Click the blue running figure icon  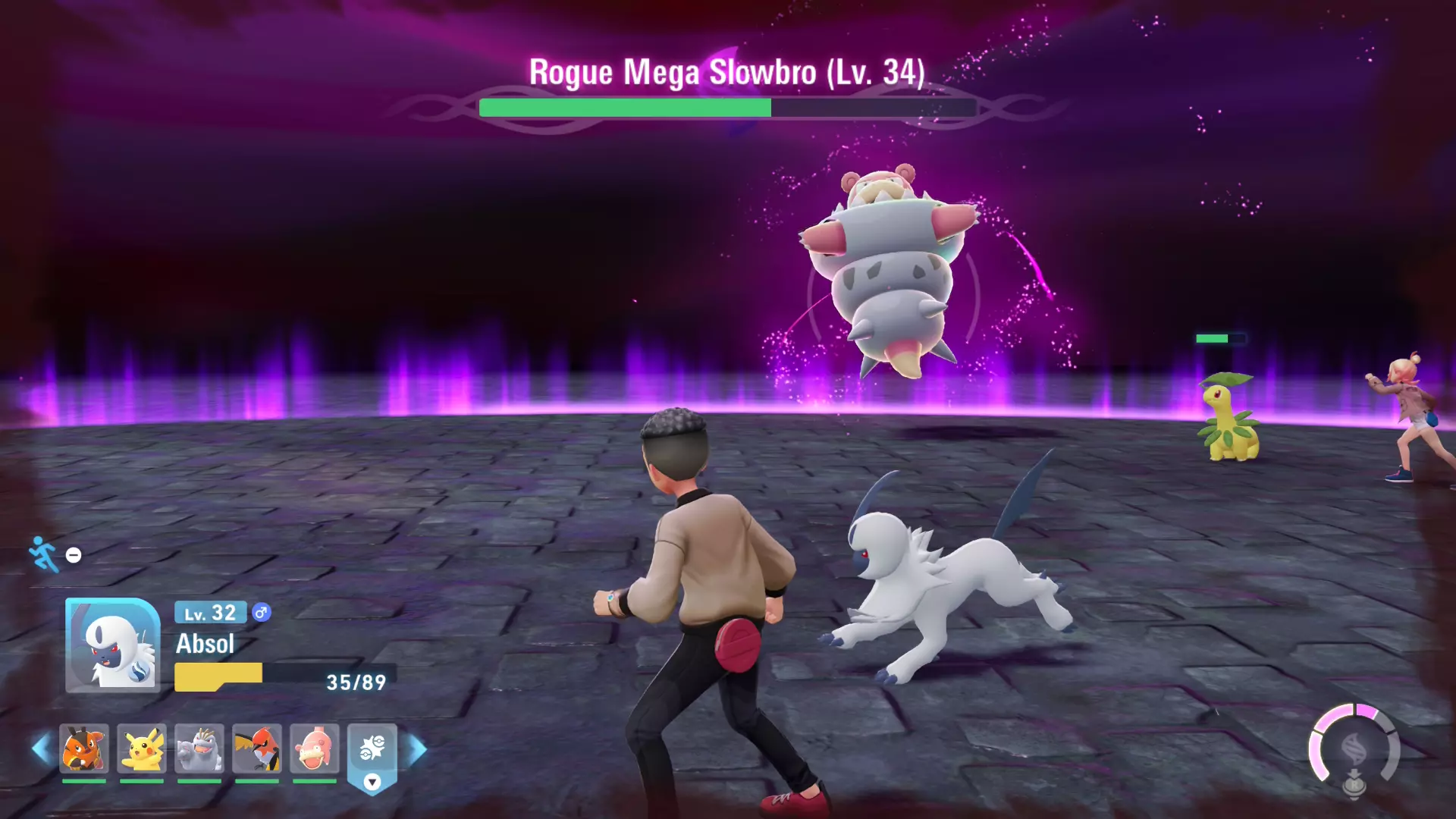coord(44,554)
